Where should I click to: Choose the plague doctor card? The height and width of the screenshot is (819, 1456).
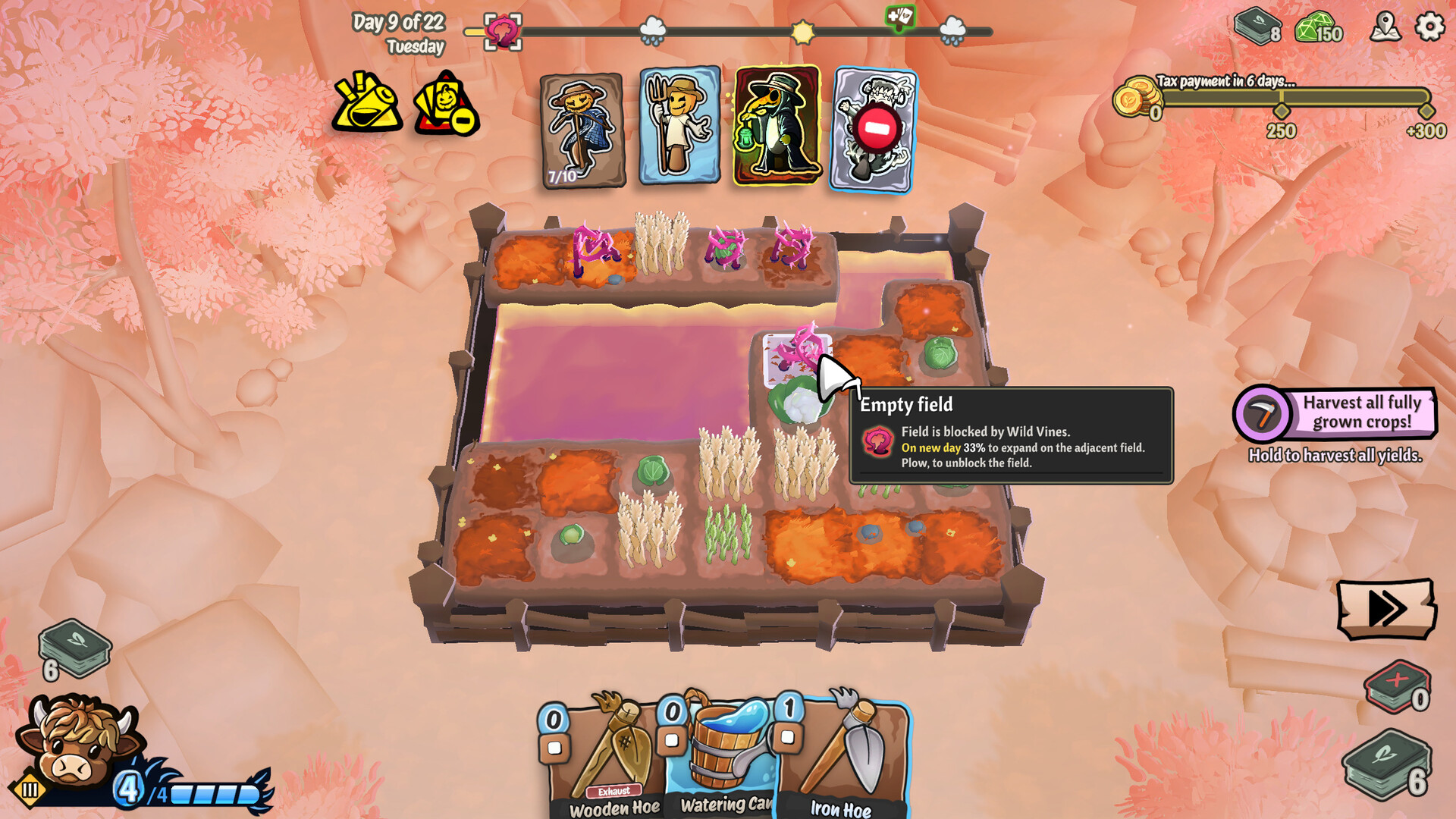[777, 125]
